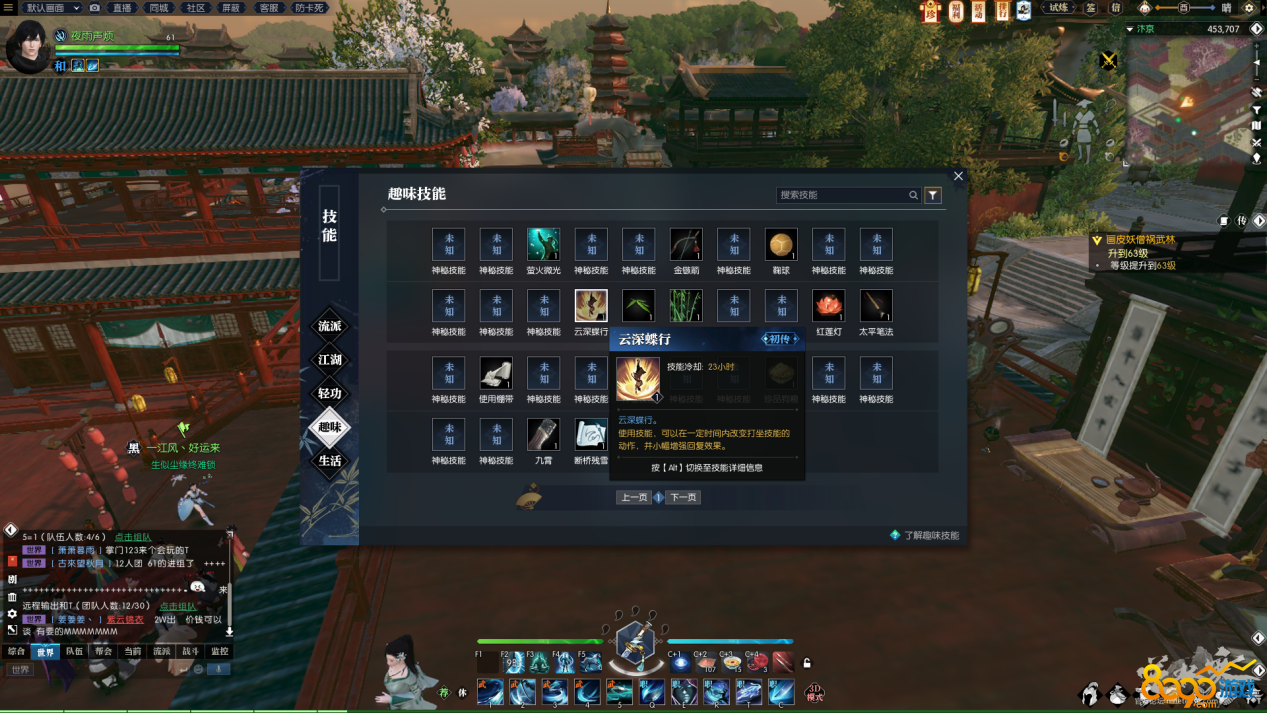
Task: Open the 了解趣味技能 help link
Action: (x=930, y=535)
